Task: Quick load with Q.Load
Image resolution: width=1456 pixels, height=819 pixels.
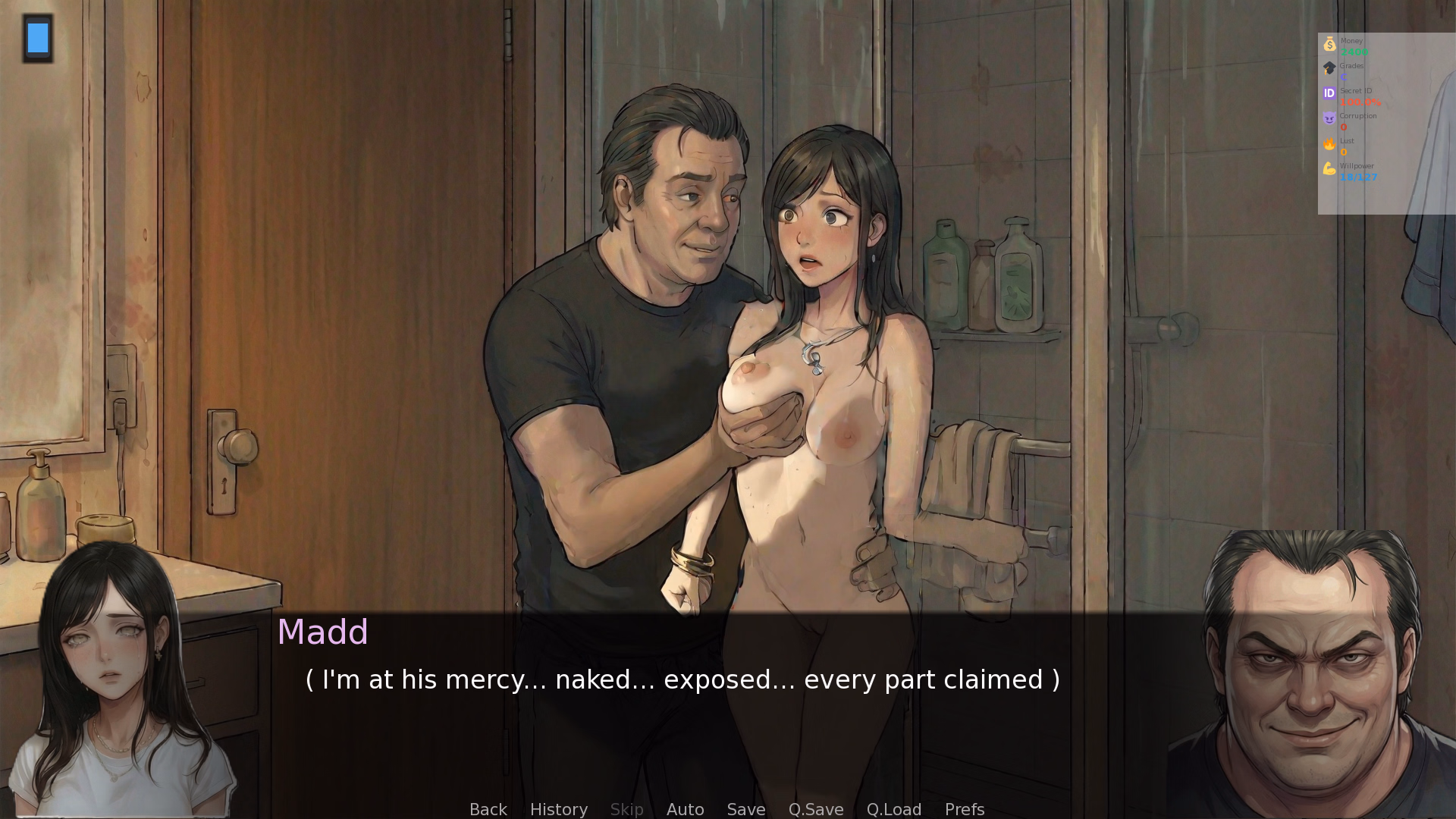Action: coord(893,809)
